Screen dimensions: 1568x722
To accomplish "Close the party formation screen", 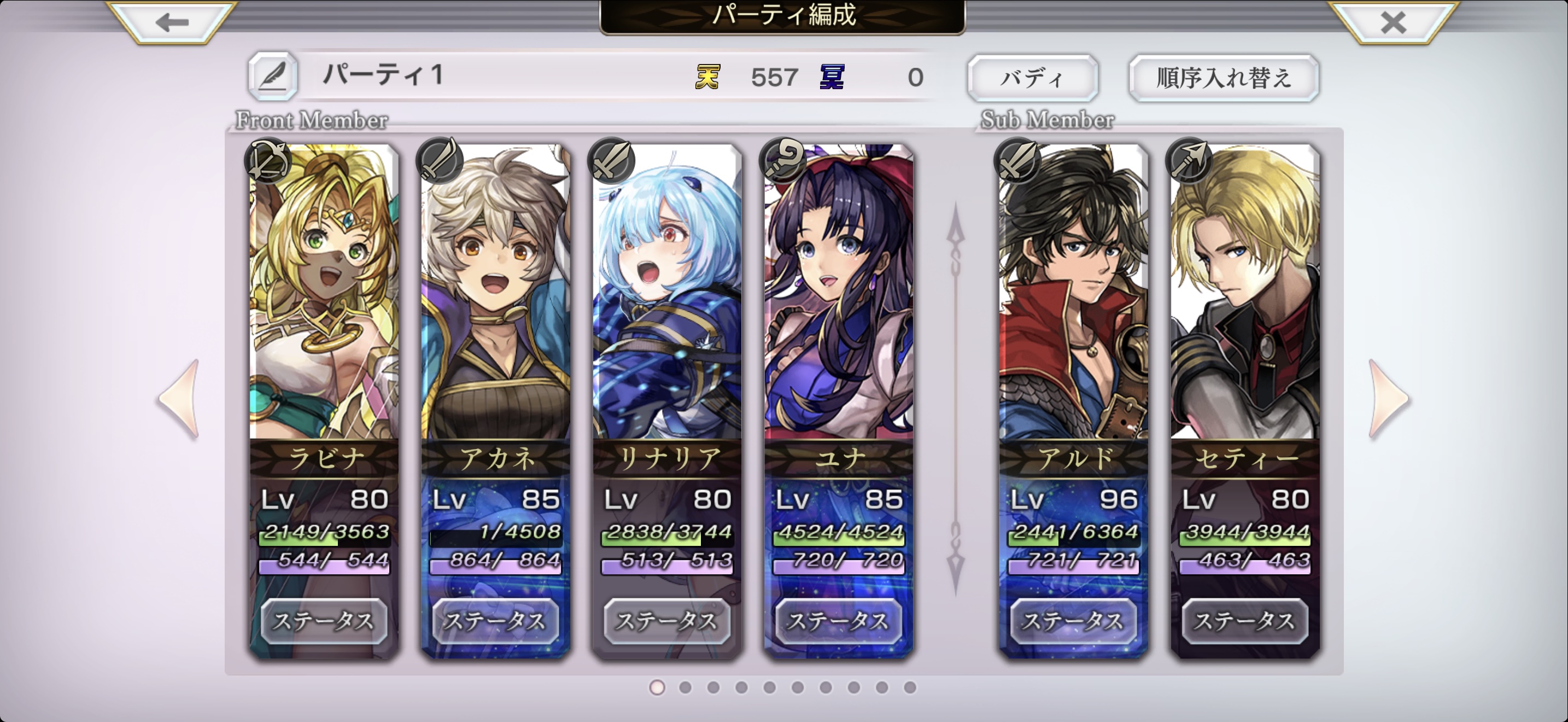I will click(x=1393, y=22).
